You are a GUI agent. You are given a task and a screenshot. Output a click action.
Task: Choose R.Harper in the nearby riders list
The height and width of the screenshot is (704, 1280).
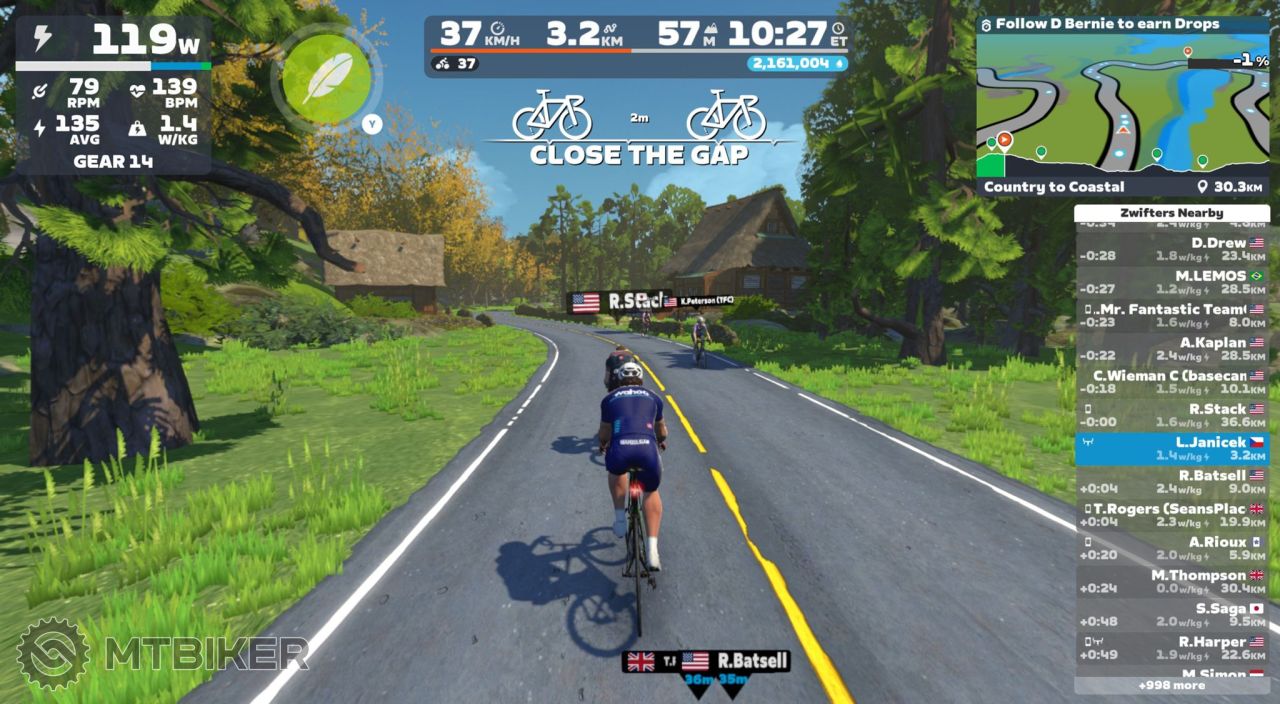point(1171,648)
